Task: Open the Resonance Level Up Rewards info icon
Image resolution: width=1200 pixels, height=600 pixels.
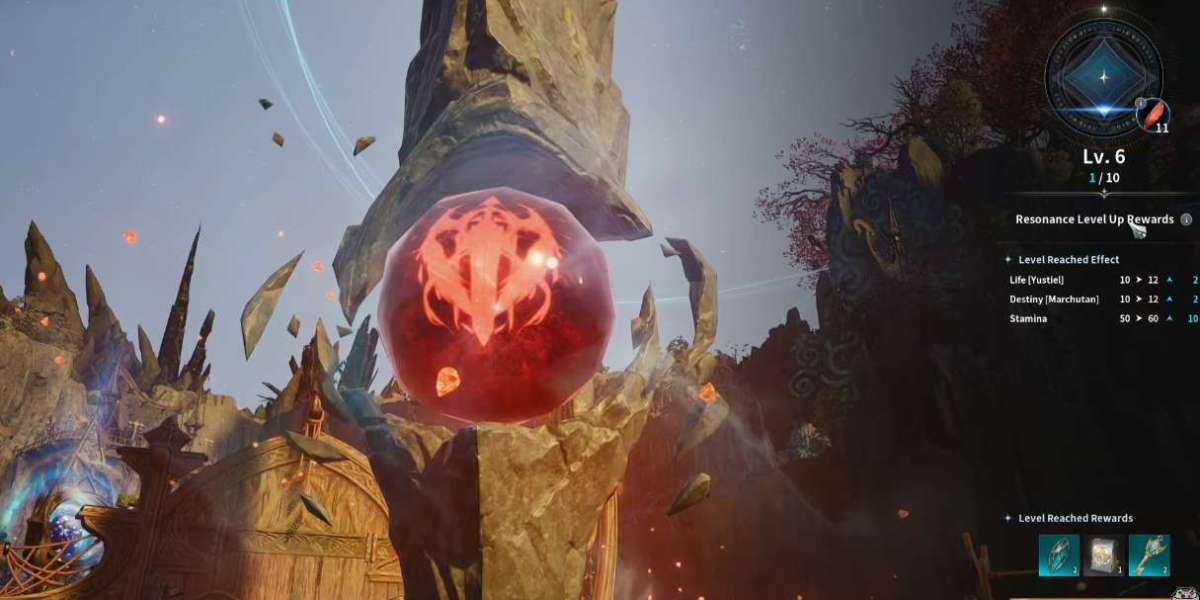Action: 1186,219
